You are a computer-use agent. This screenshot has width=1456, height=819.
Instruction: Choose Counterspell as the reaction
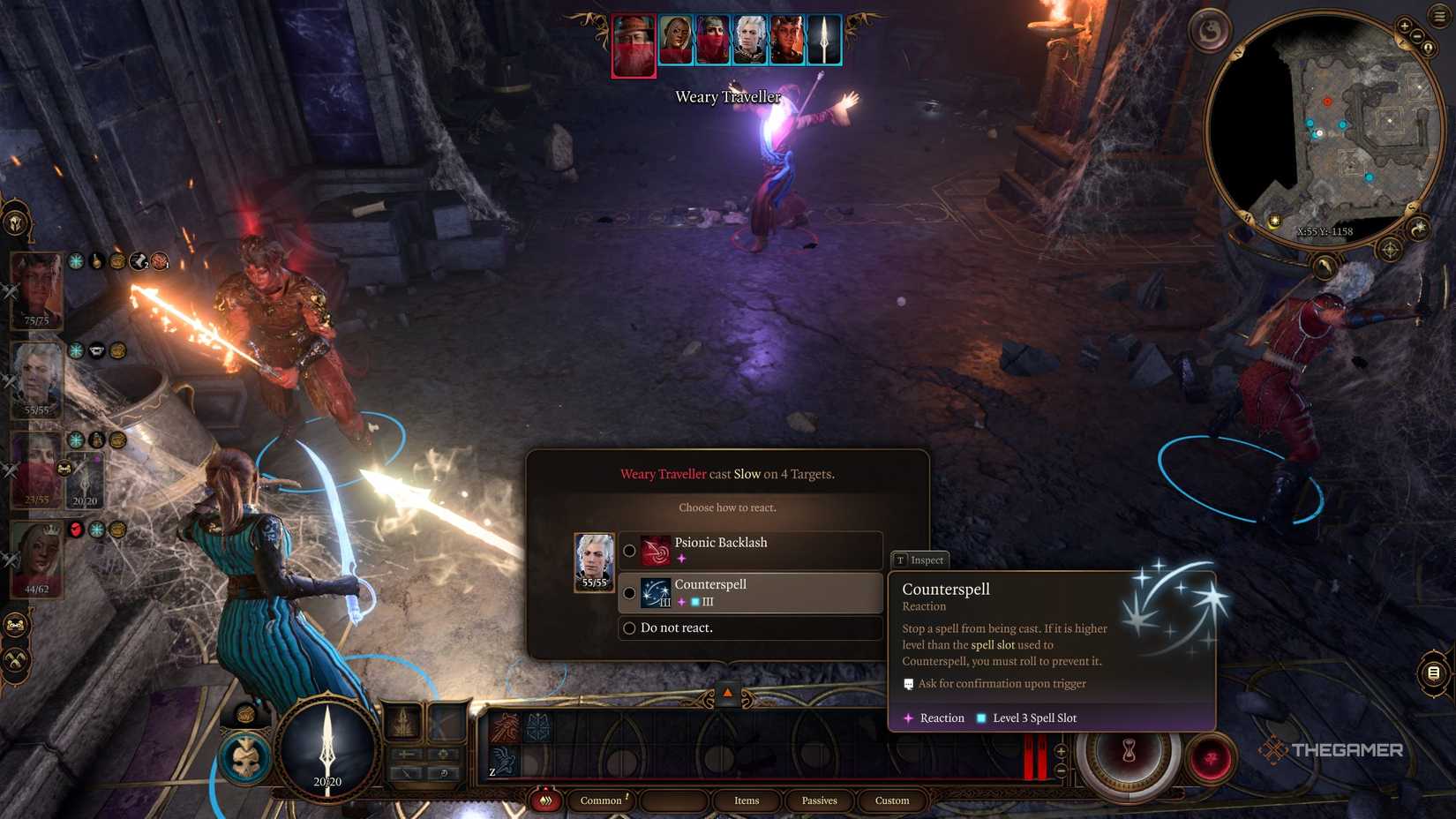coord(750,592)
